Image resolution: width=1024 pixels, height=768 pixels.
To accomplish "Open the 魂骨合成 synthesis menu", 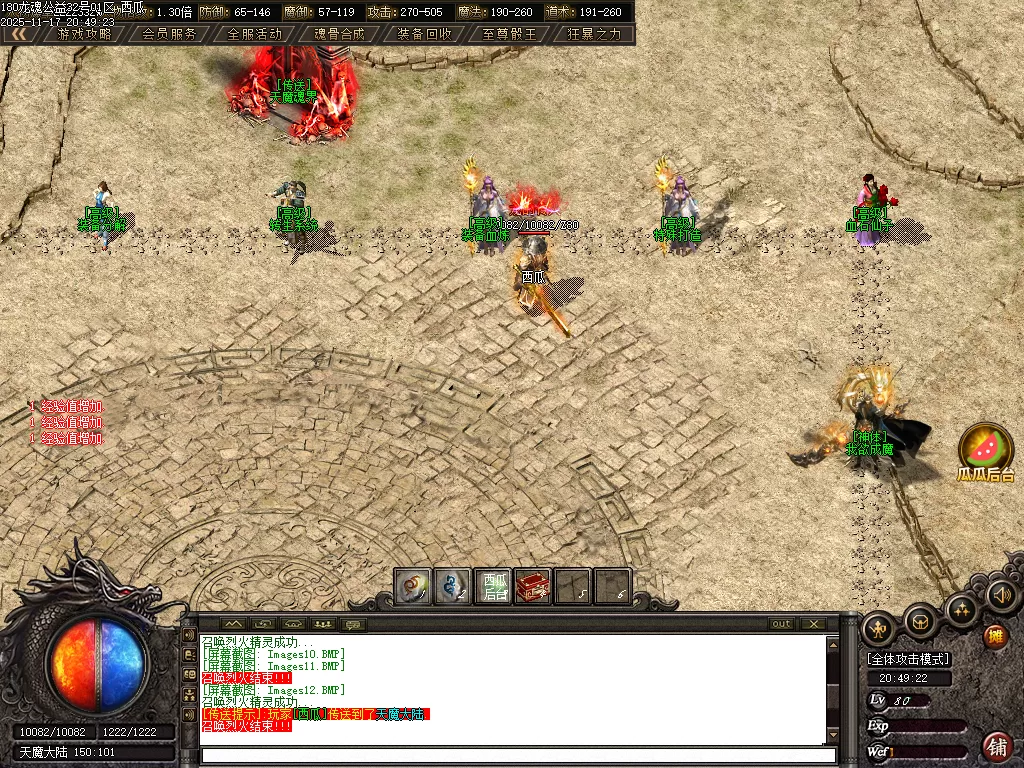I will (x=340, y=33).
